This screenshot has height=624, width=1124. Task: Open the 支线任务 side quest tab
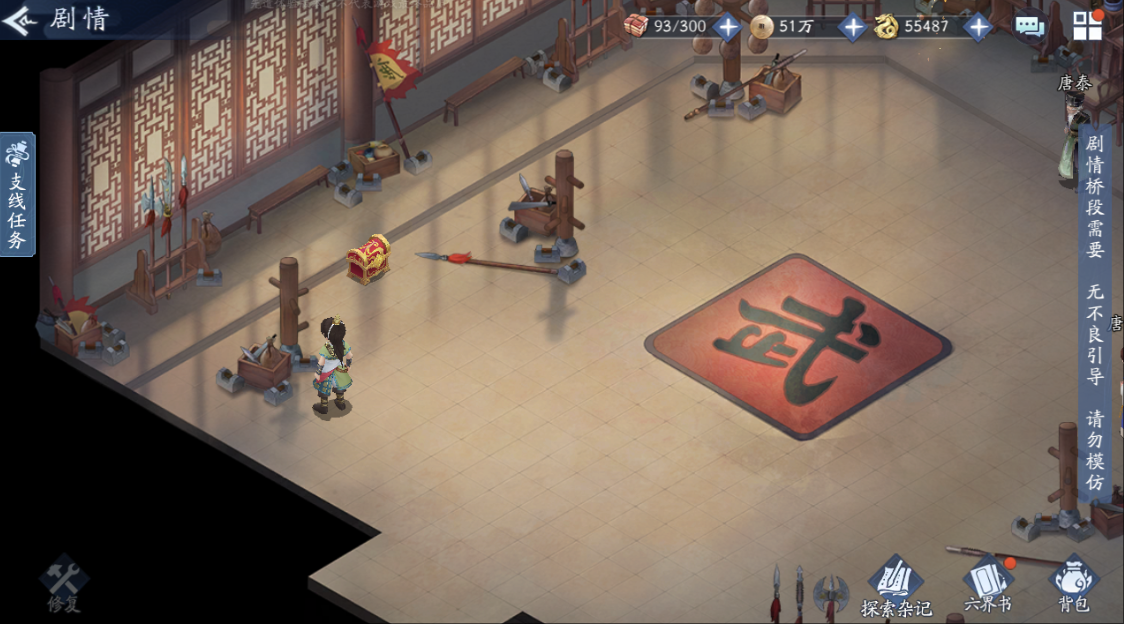(x=17, y=195)
